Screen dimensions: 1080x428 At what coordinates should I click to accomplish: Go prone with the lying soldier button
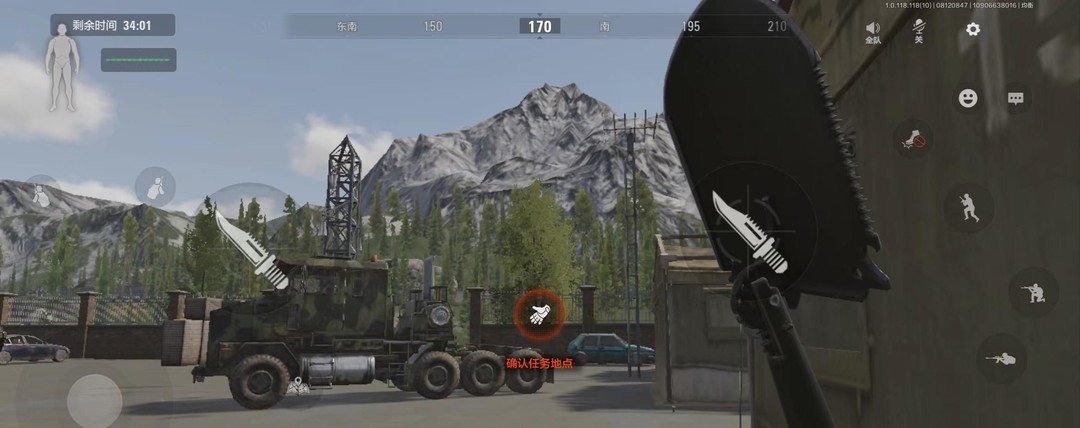click(1000, 358)
